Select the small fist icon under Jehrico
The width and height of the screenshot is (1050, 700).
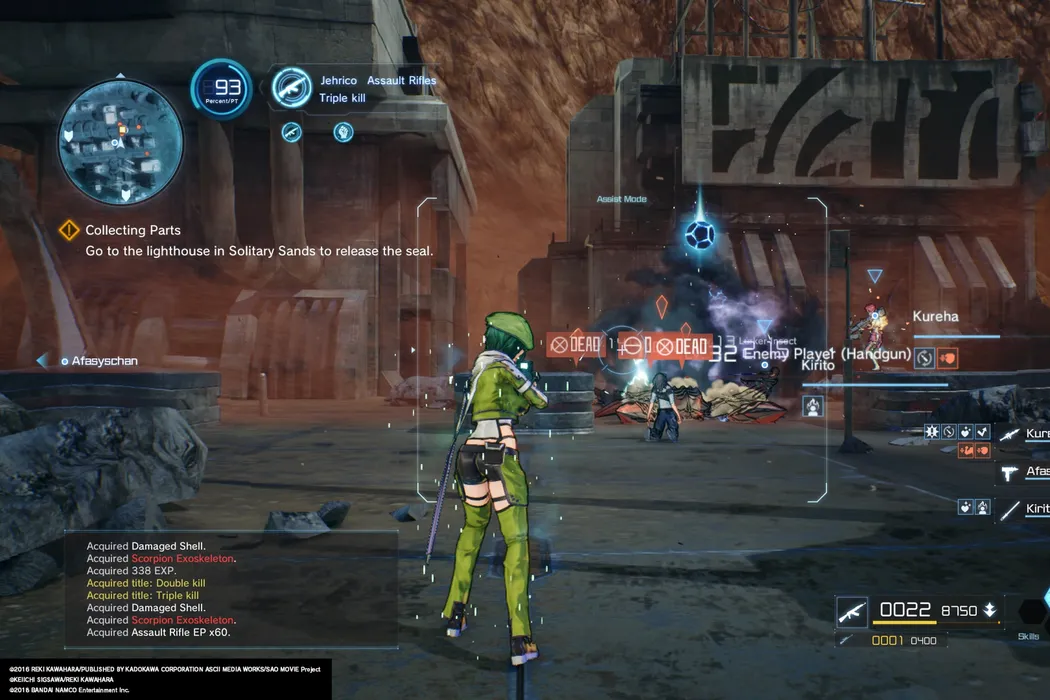pyautogui.click(x=343, y=131)
